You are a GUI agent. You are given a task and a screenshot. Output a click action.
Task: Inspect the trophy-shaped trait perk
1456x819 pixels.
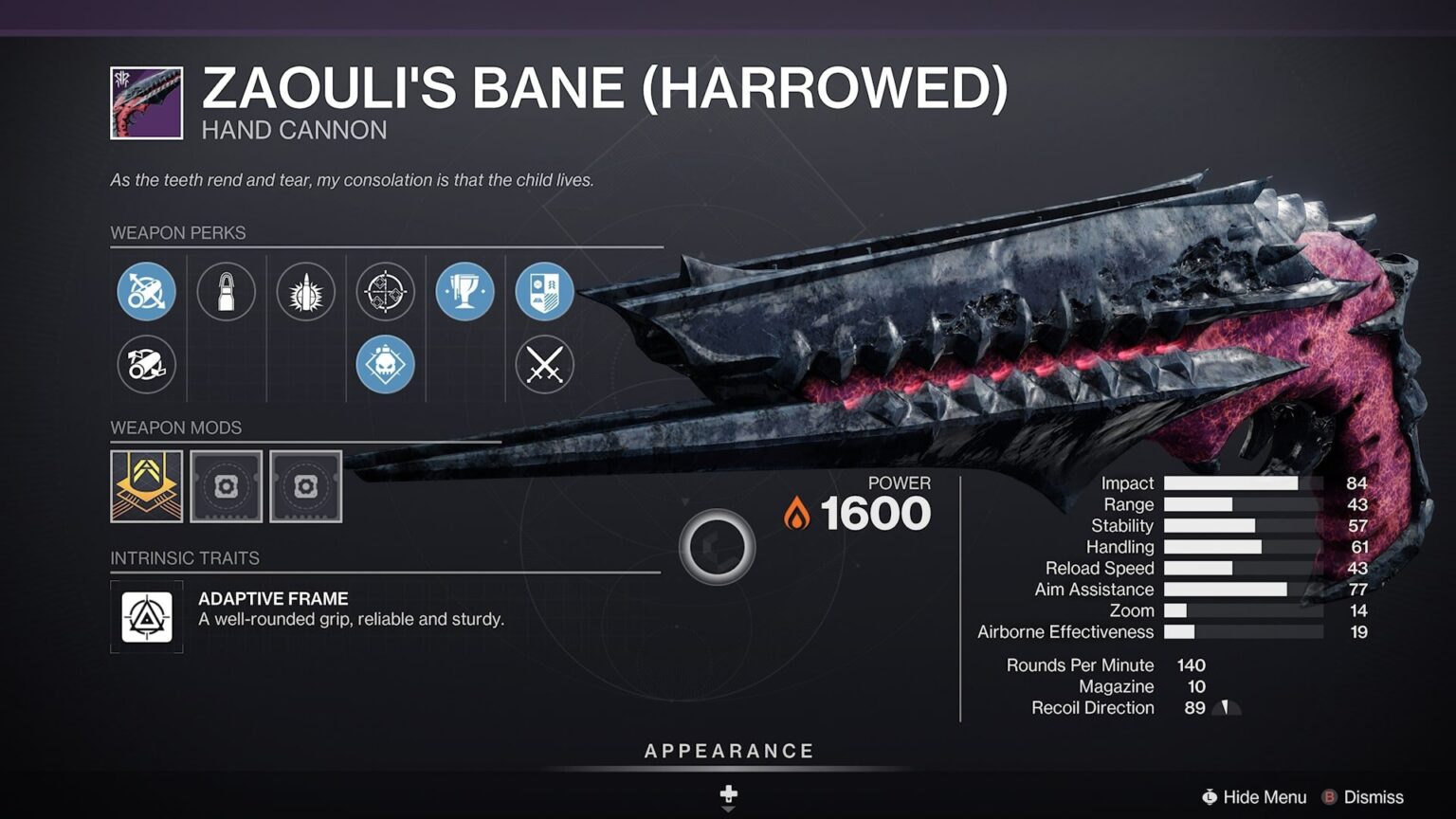tap(464, 292)
